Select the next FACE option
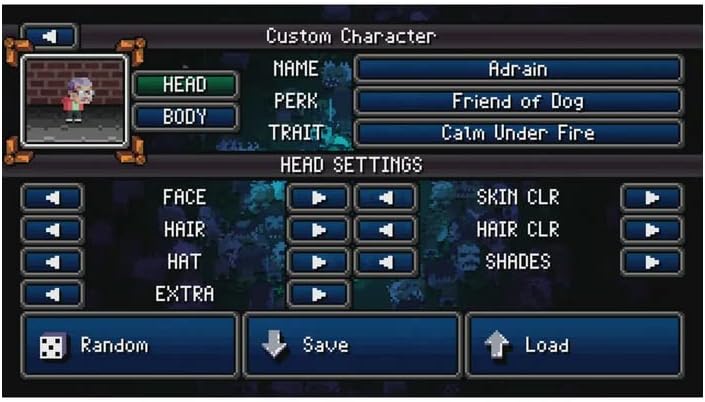 318,197
